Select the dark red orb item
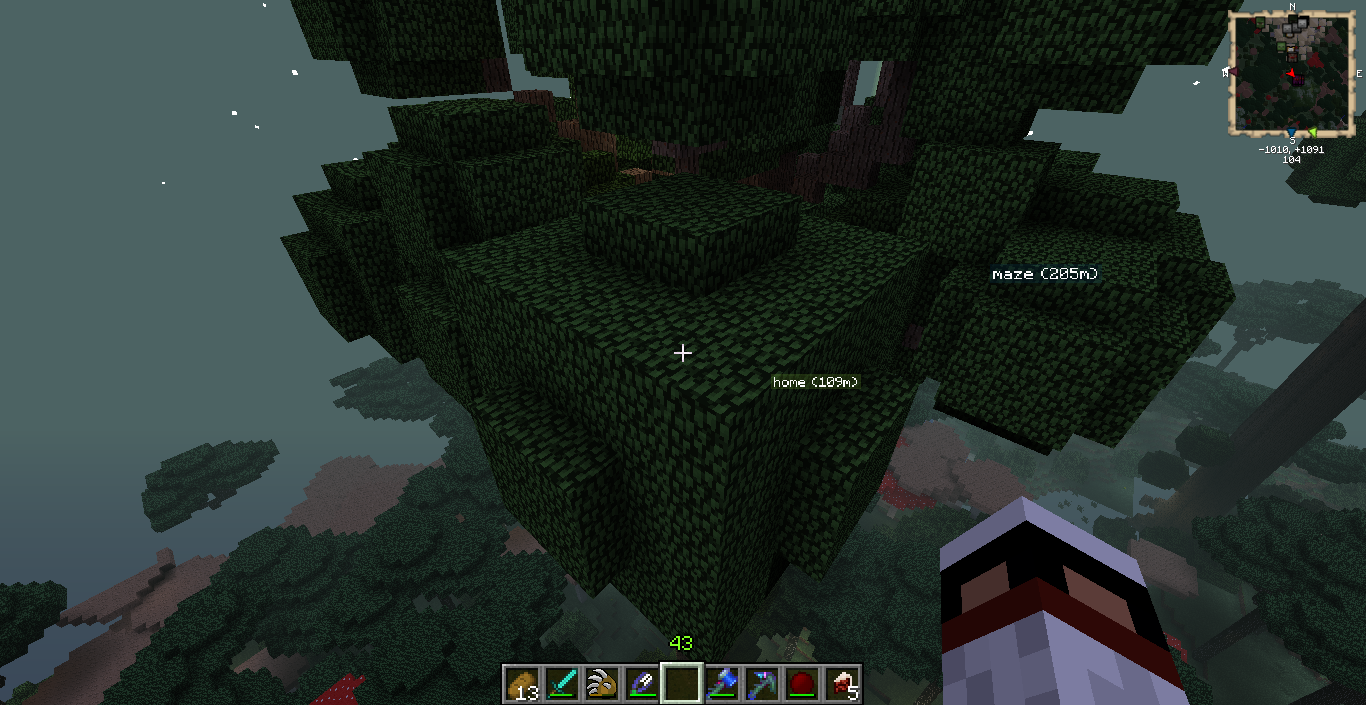This screenshot has width=1366, height=705. click(802, 684)
